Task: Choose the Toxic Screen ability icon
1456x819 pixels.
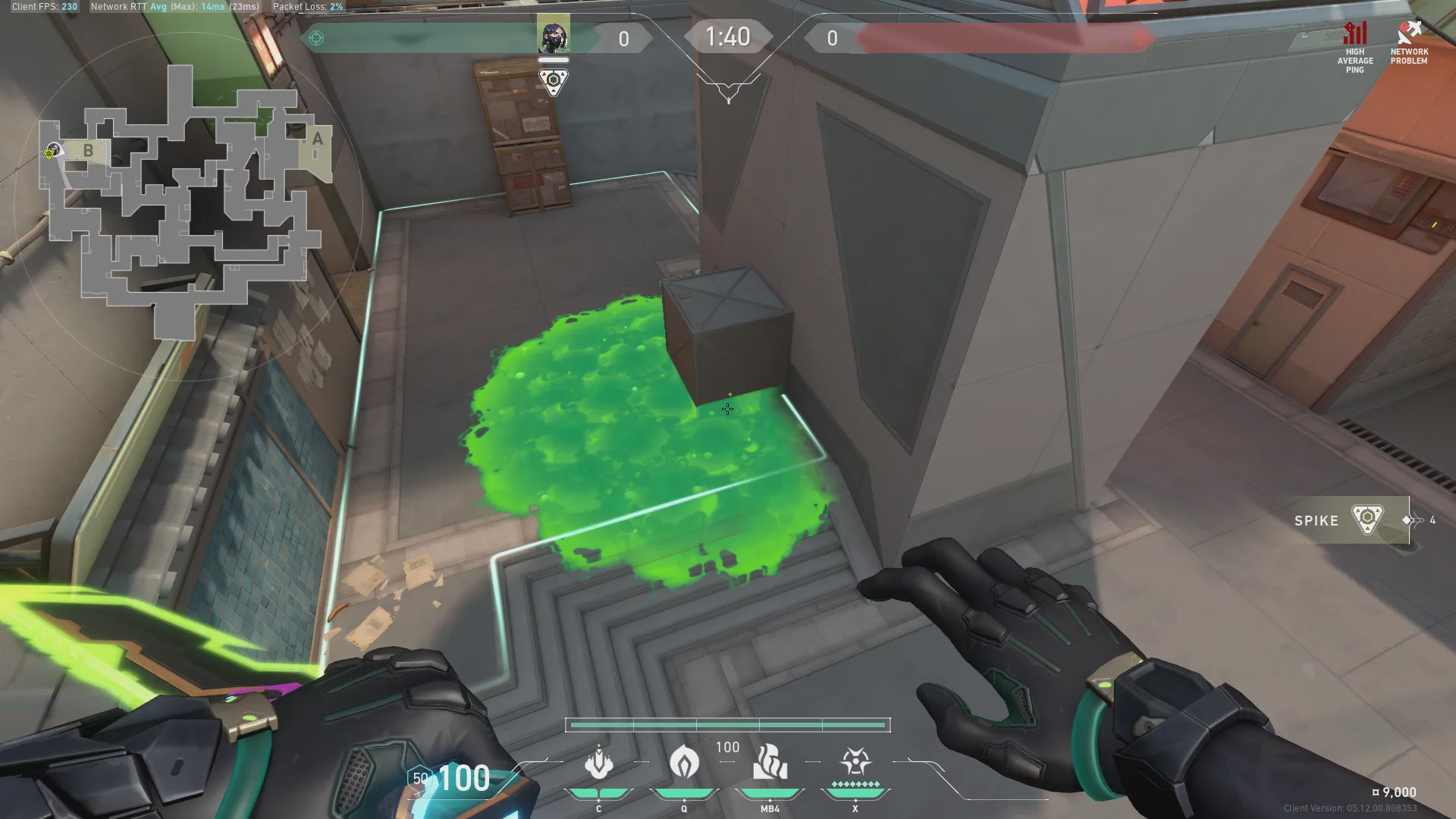Action: 770,762
